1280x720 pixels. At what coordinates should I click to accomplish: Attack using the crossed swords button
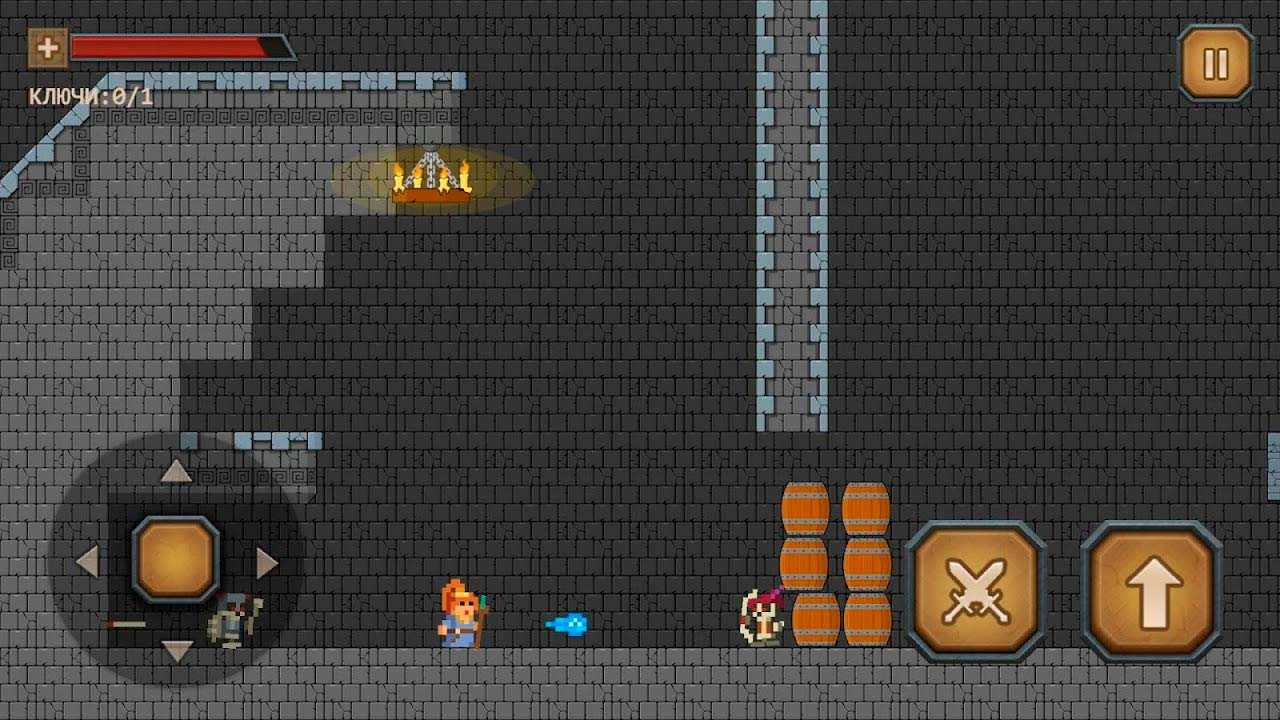[975, 591]
